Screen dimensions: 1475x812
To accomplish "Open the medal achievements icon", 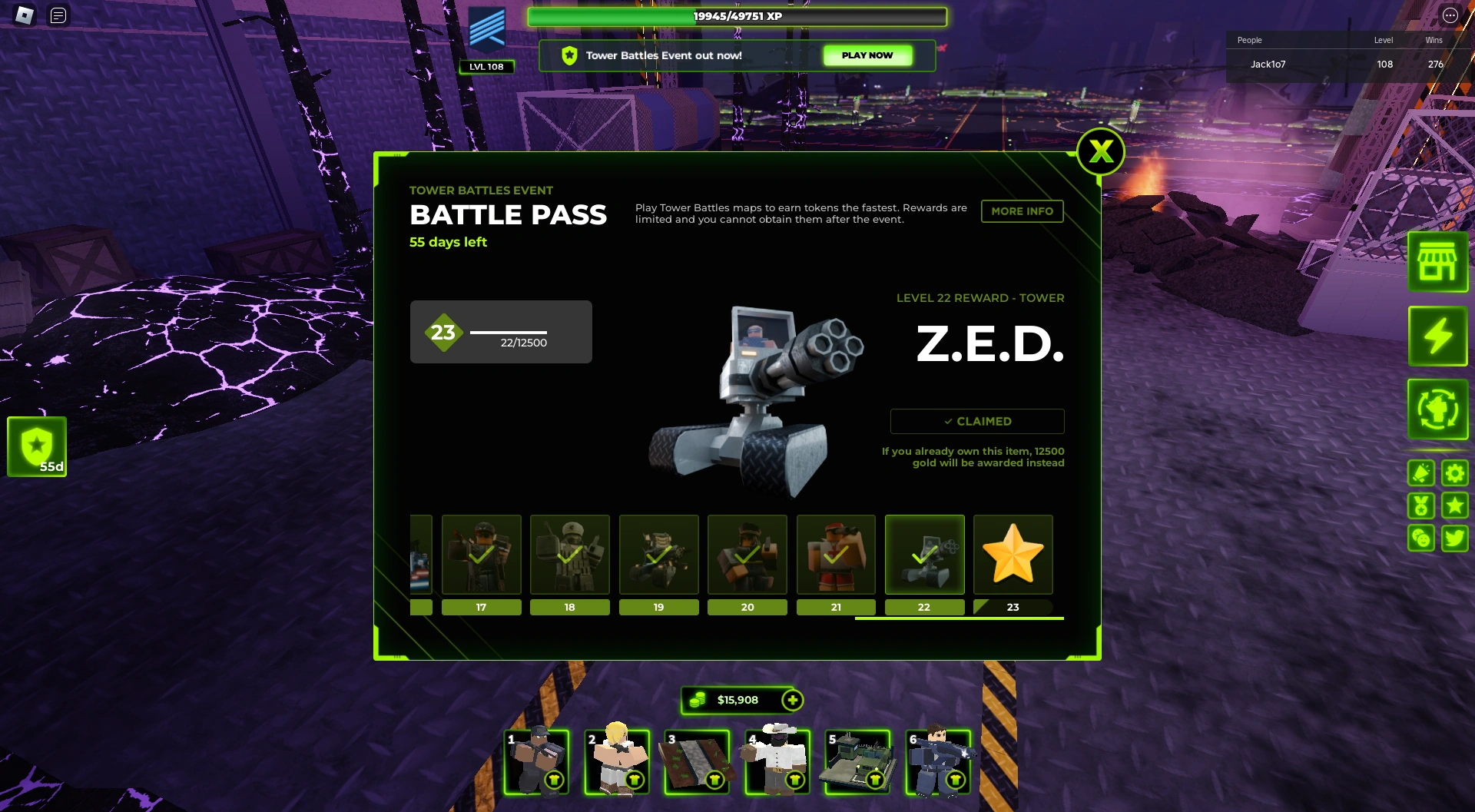I will 1420,505.
